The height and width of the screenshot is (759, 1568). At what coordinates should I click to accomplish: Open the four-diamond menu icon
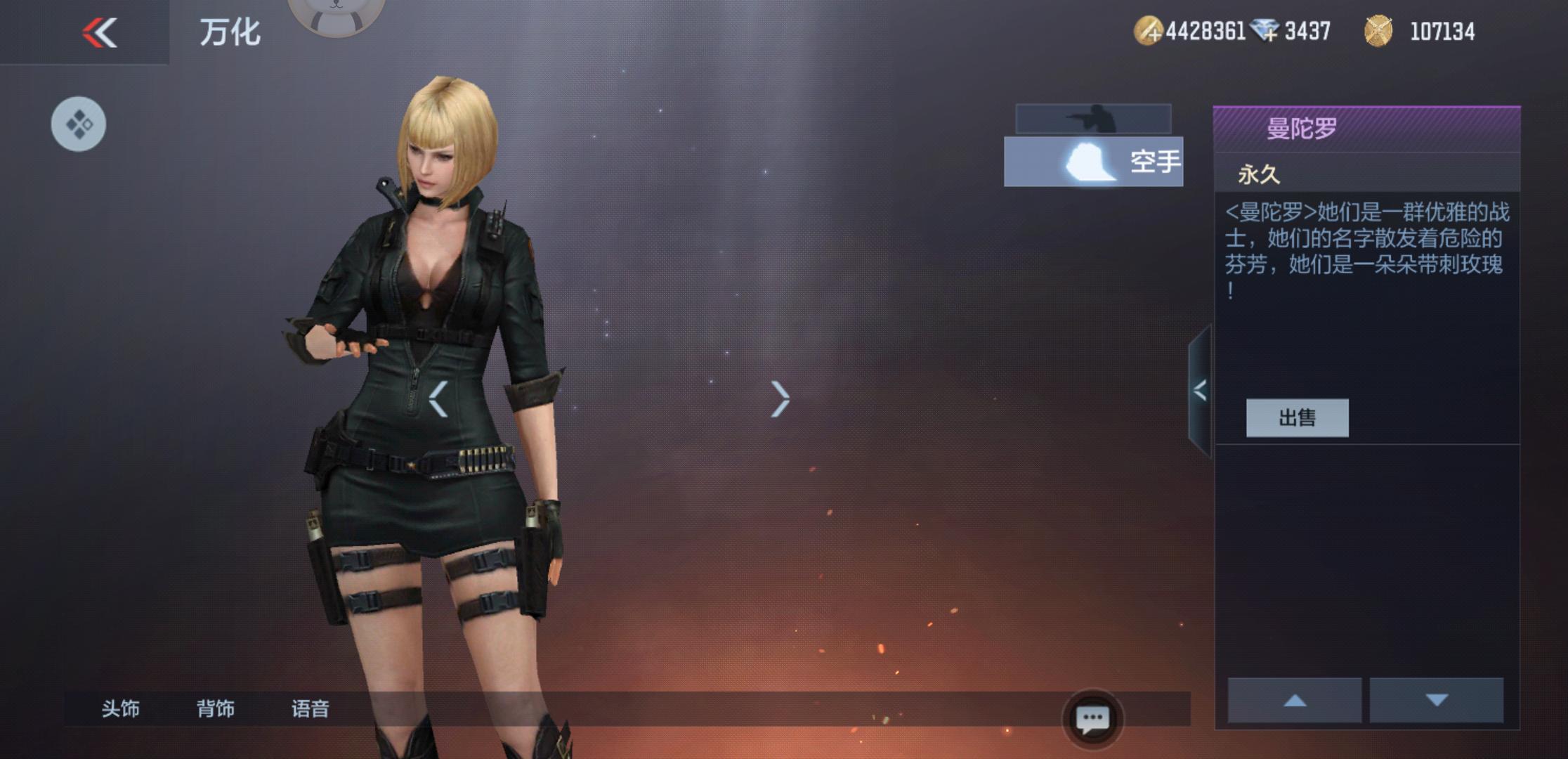point(79,124)
